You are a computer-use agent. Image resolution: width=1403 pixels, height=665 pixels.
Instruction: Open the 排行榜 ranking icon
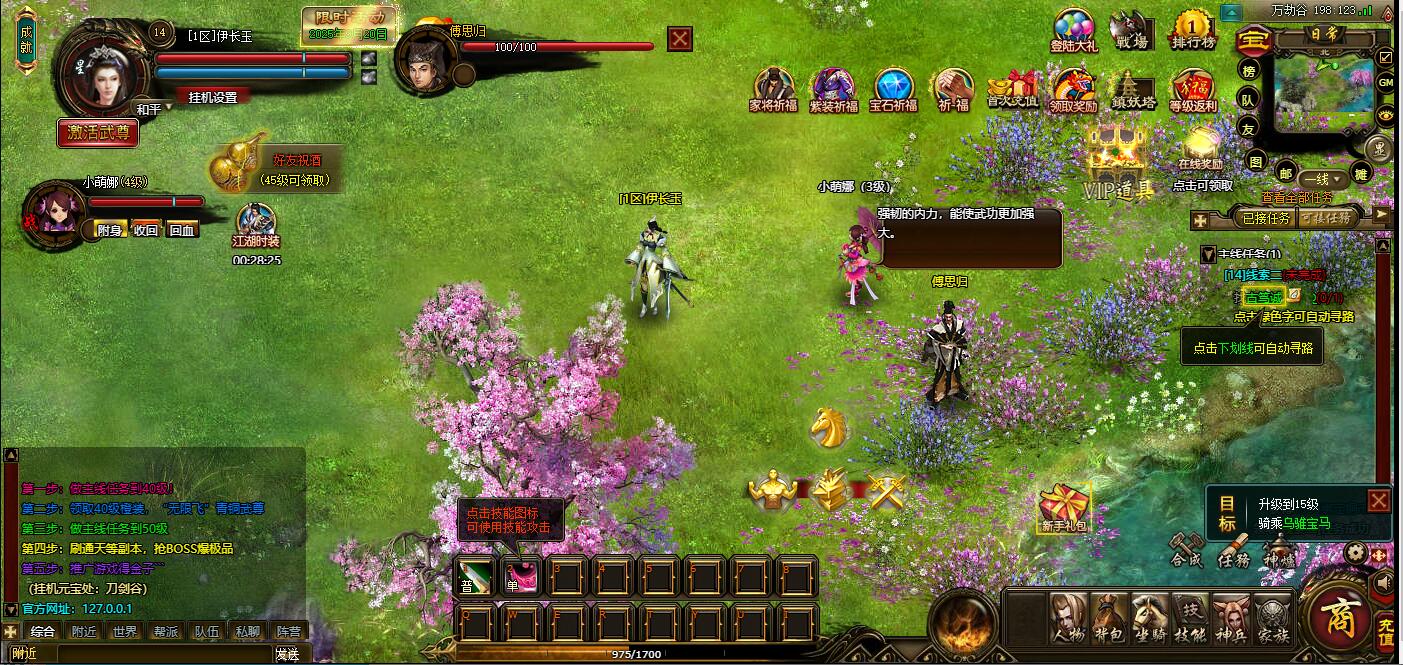click(x=1193, y=31)
